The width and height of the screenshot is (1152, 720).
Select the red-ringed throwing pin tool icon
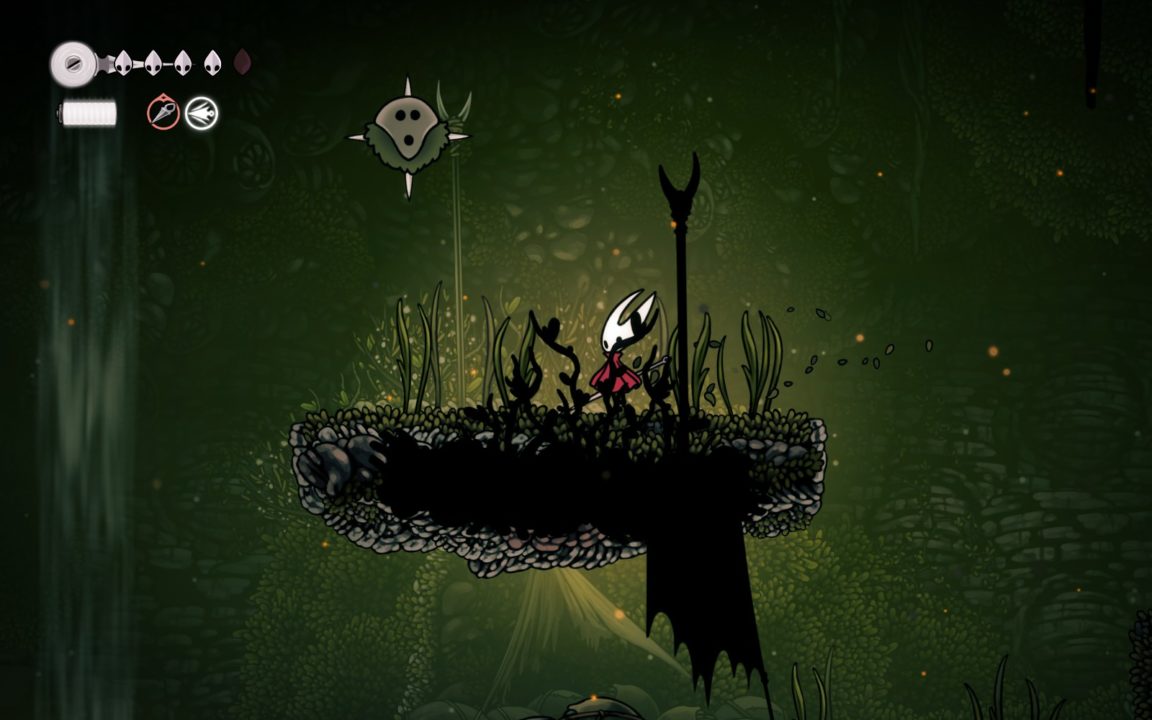163,113
